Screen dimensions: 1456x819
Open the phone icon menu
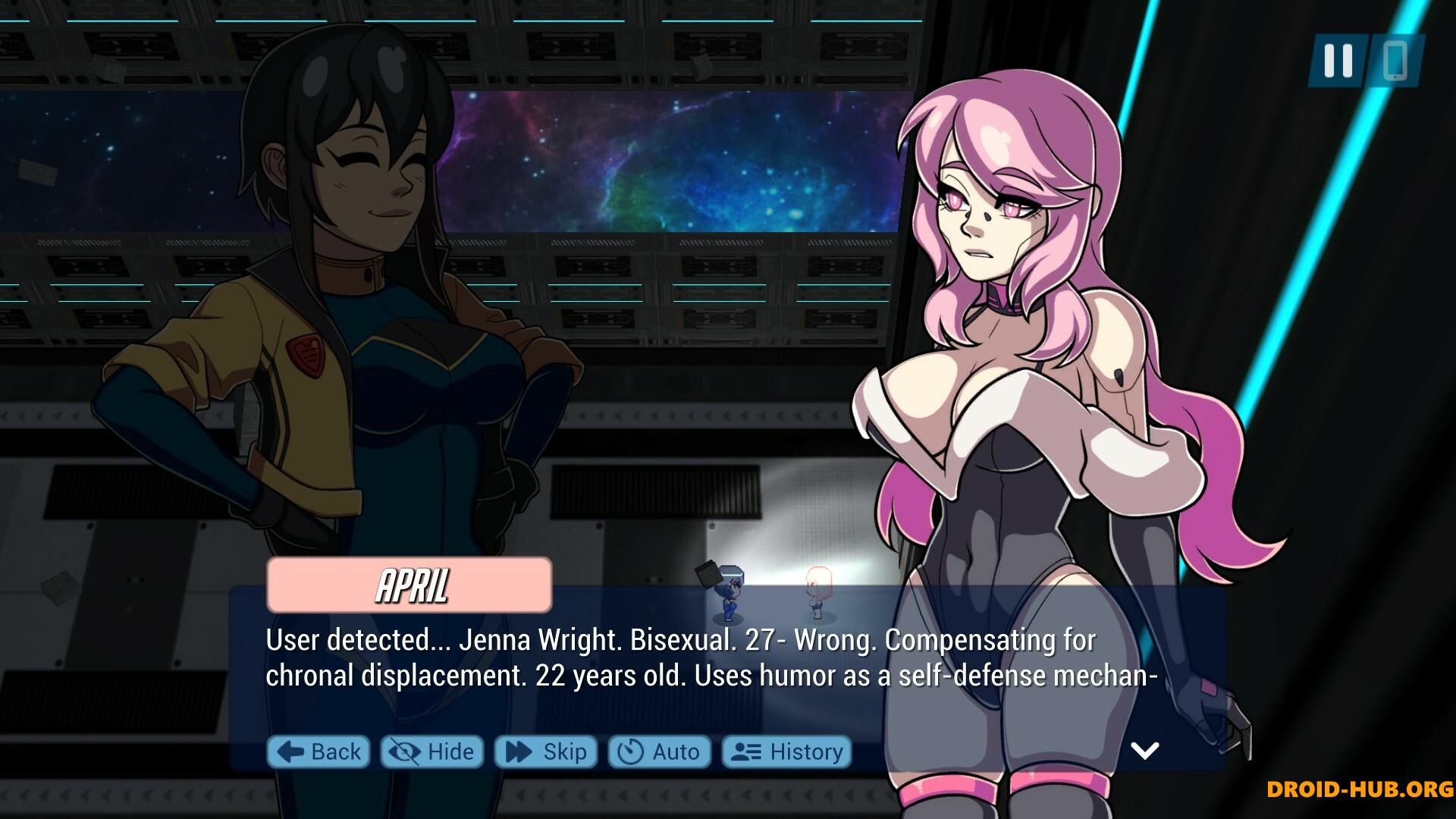click(1395, 60)
